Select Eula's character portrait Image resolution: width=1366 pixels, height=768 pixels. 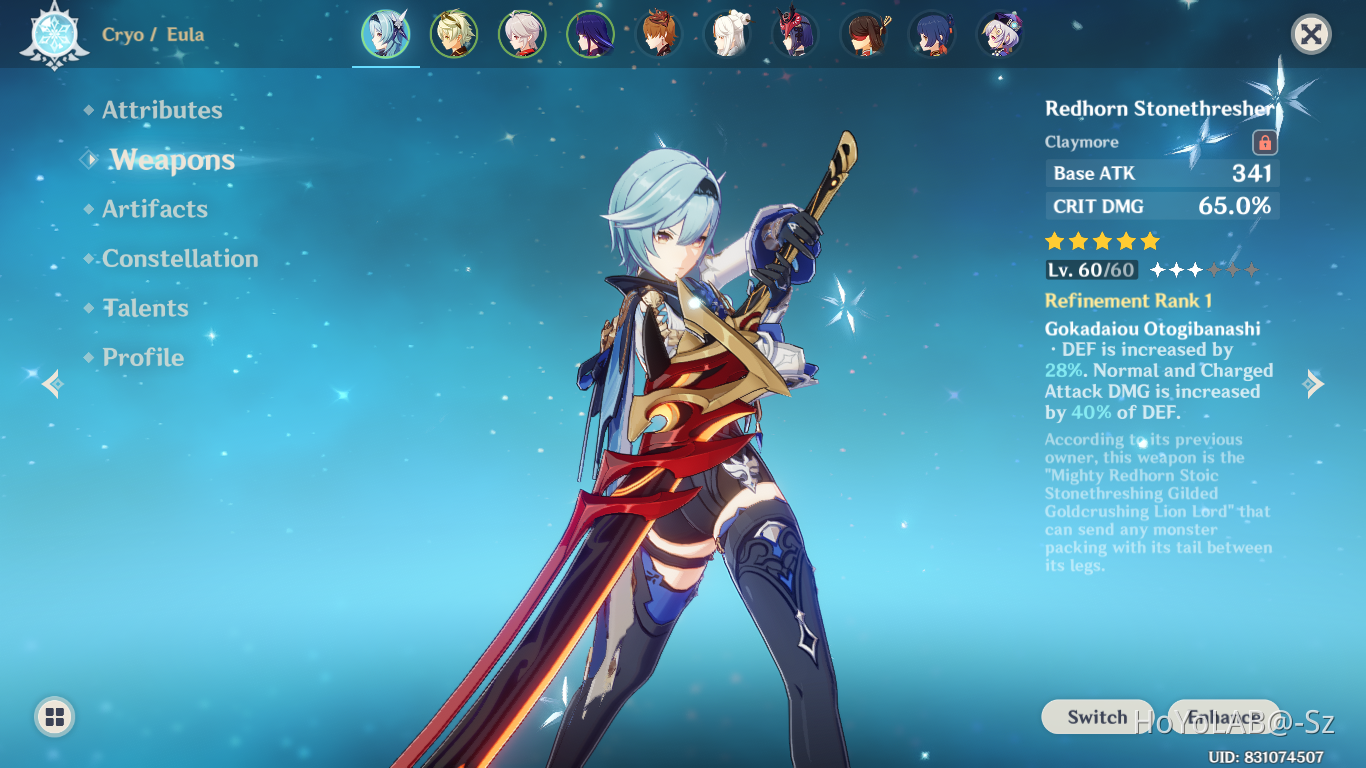pyautogui.click(x=386, y=33)
